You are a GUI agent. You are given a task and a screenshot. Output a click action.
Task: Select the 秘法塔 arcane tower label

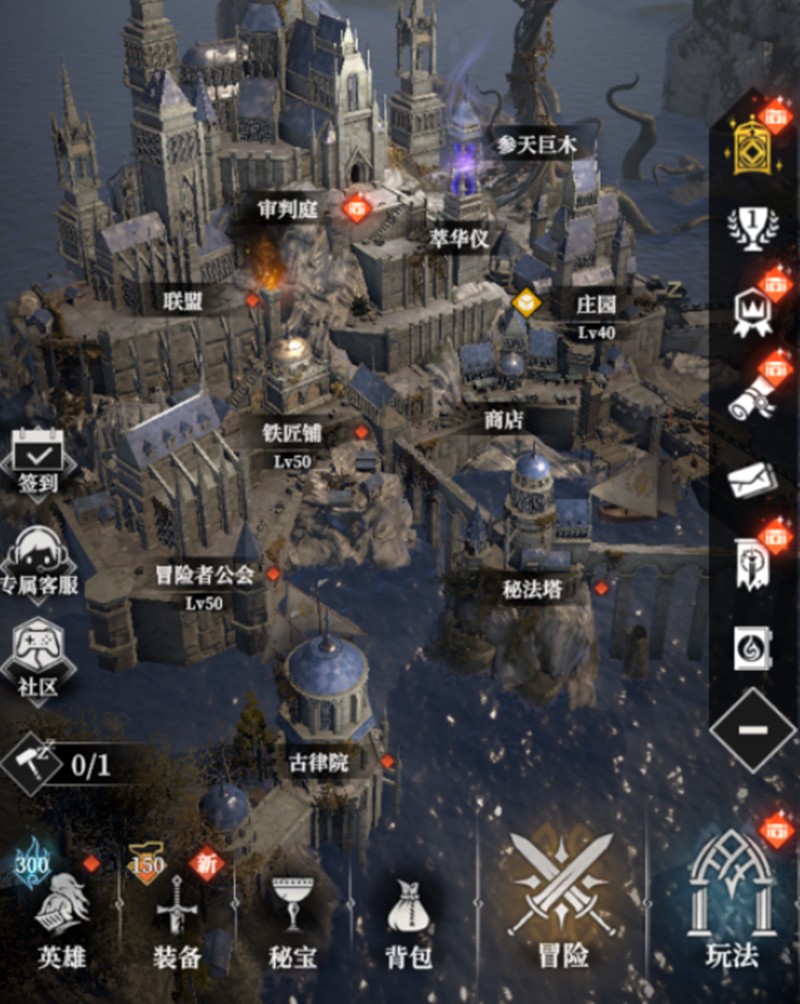532,589
